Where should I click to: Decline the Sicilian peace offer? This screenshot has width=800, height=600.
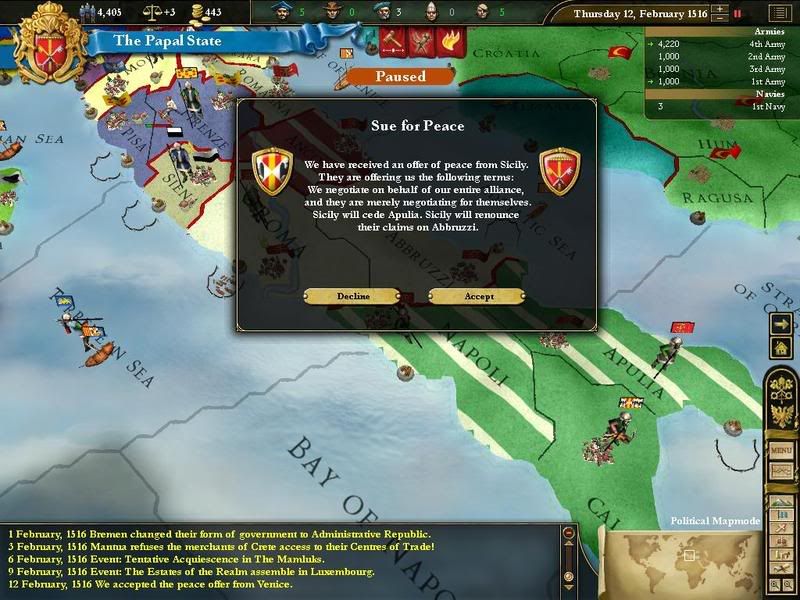click(352, 296)
